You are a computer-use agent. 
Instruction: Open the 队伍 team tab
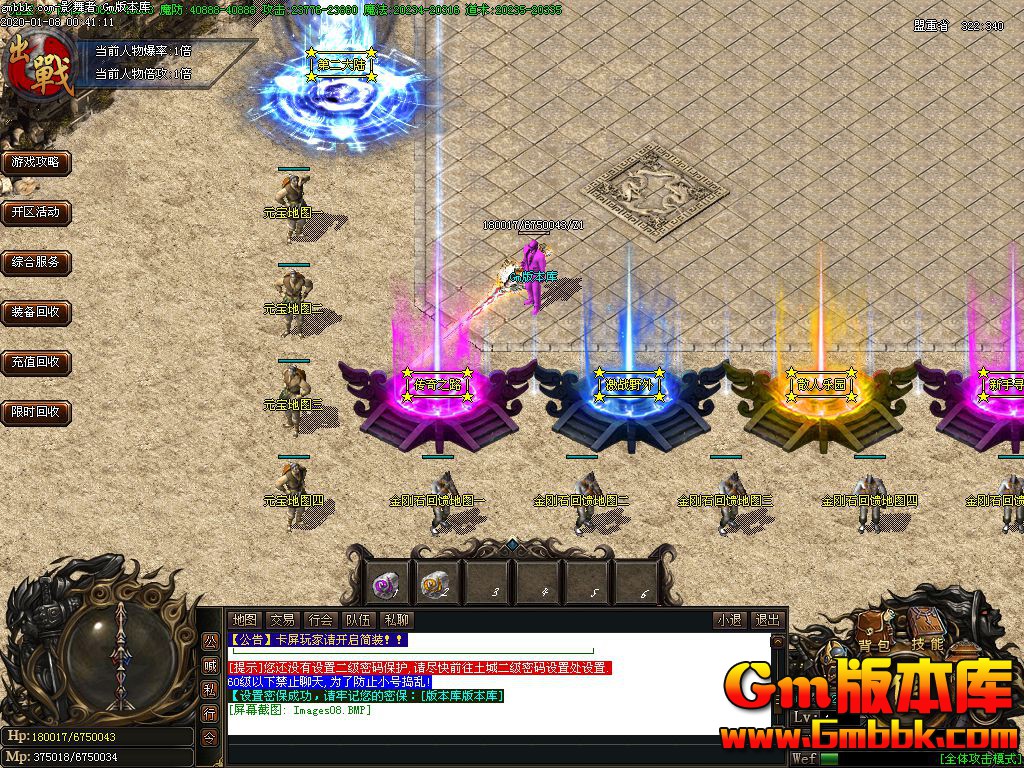point(358,620)
